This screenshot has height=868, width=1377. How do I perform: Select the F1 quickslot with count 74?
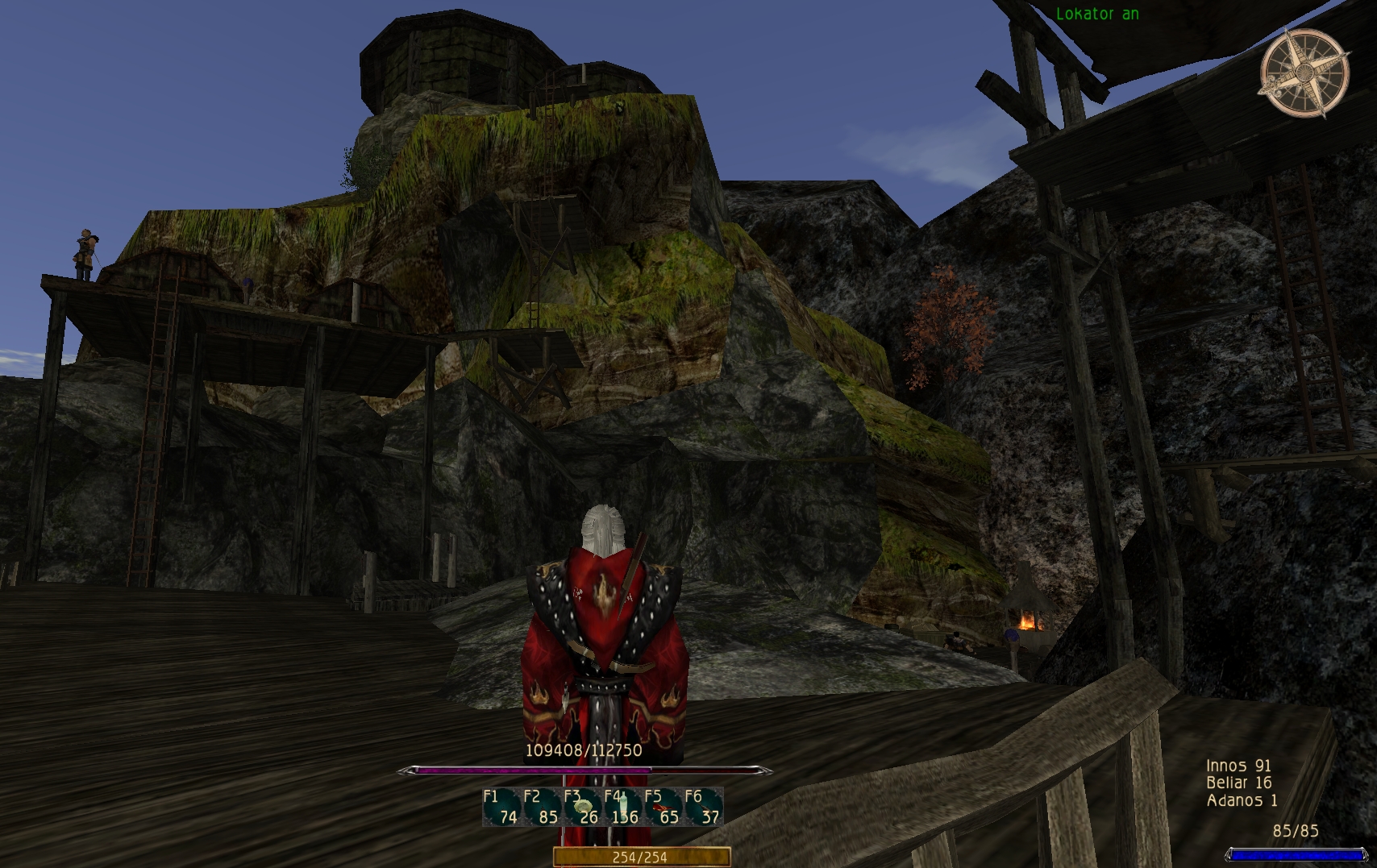pyautogui.click(x=501, y=808)
